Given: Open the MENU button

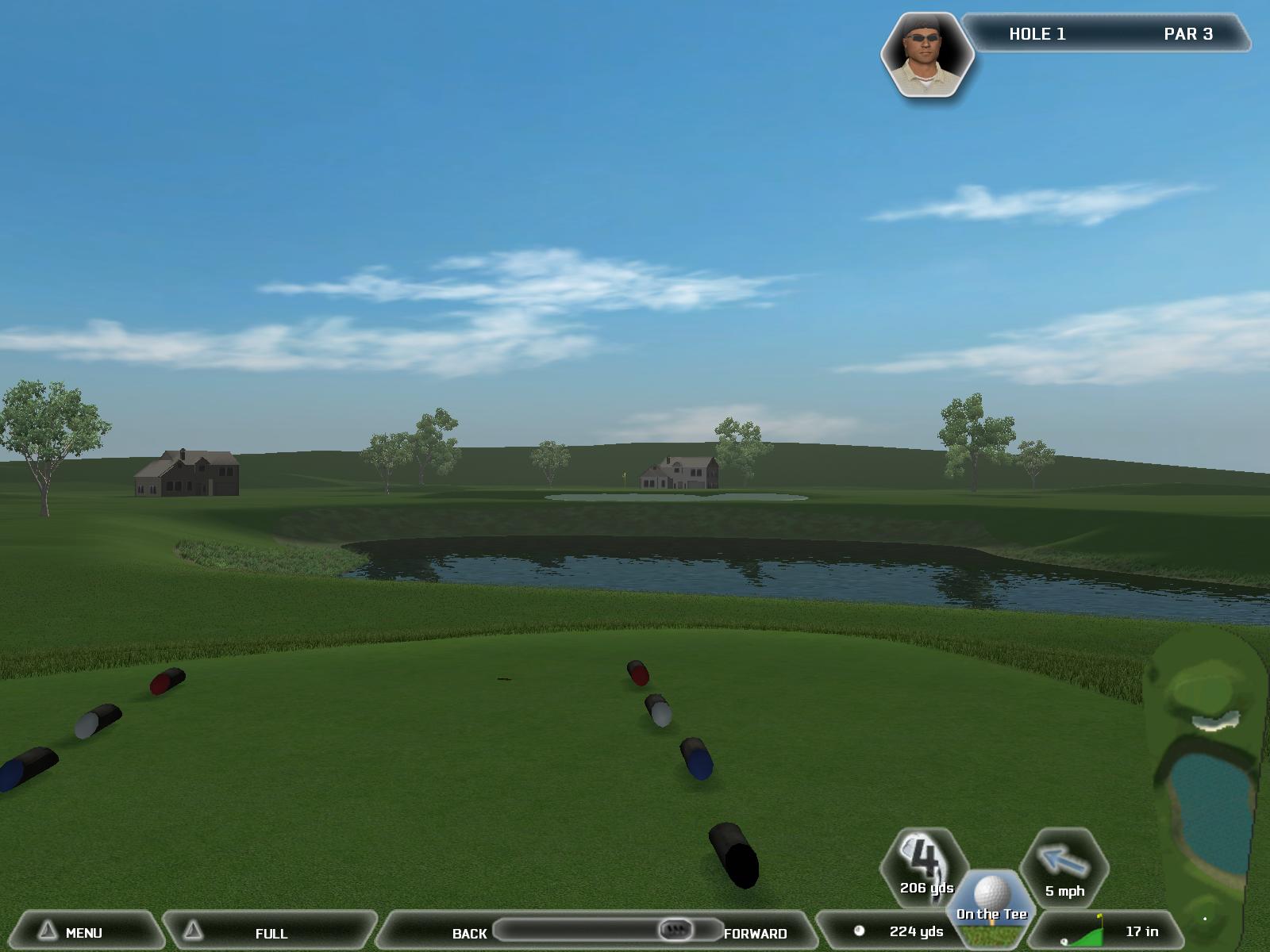Looking at the screenshot, I should 83,932.
